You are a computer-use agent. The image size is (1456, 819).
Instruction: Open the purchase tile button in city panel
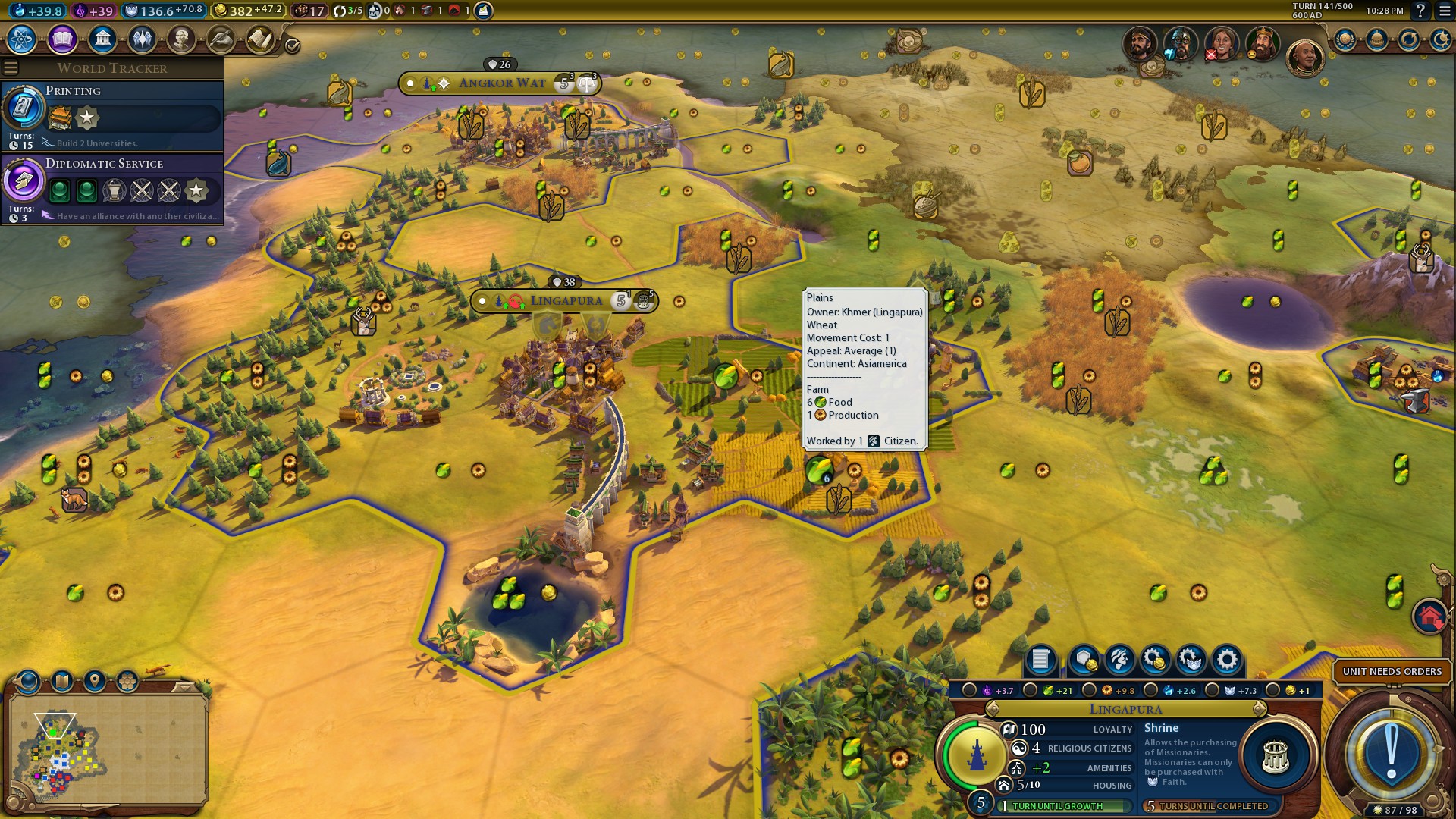point(1084,660)
